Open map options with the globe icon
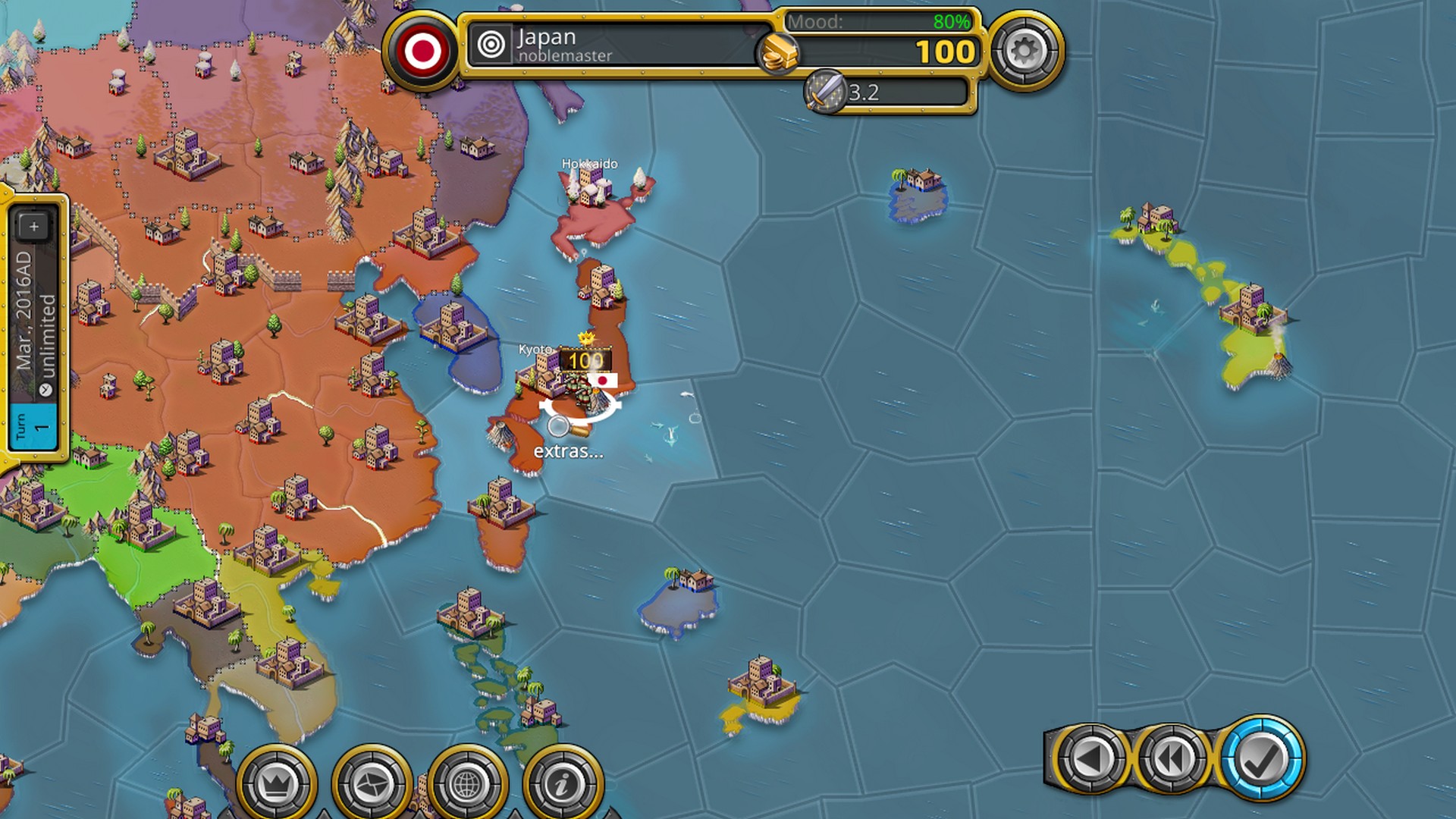Image resolution: width=1456 pixels, height=819 pixels. click(466, 780)
